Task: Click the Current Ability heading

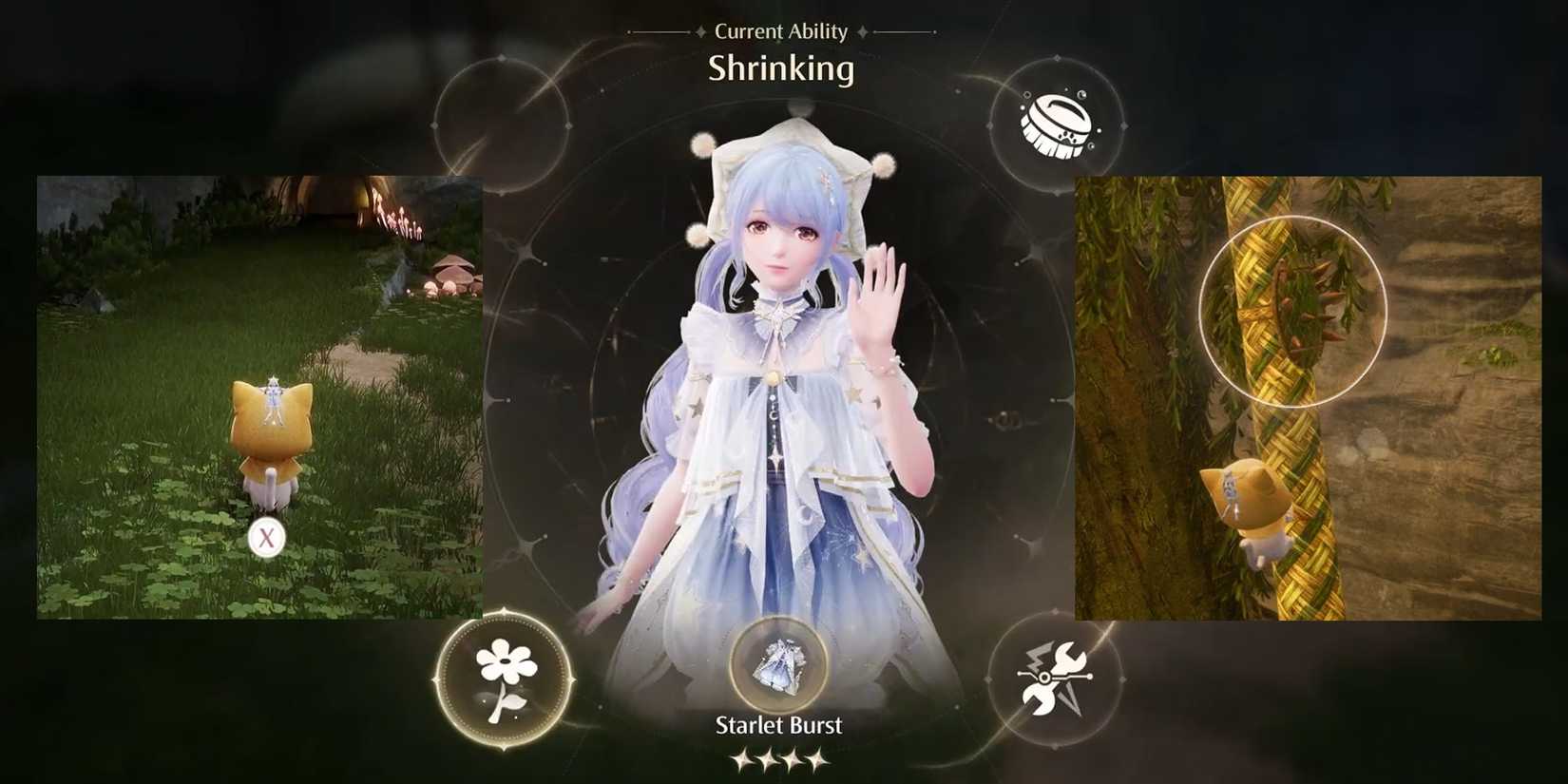Action: (780, 30)
